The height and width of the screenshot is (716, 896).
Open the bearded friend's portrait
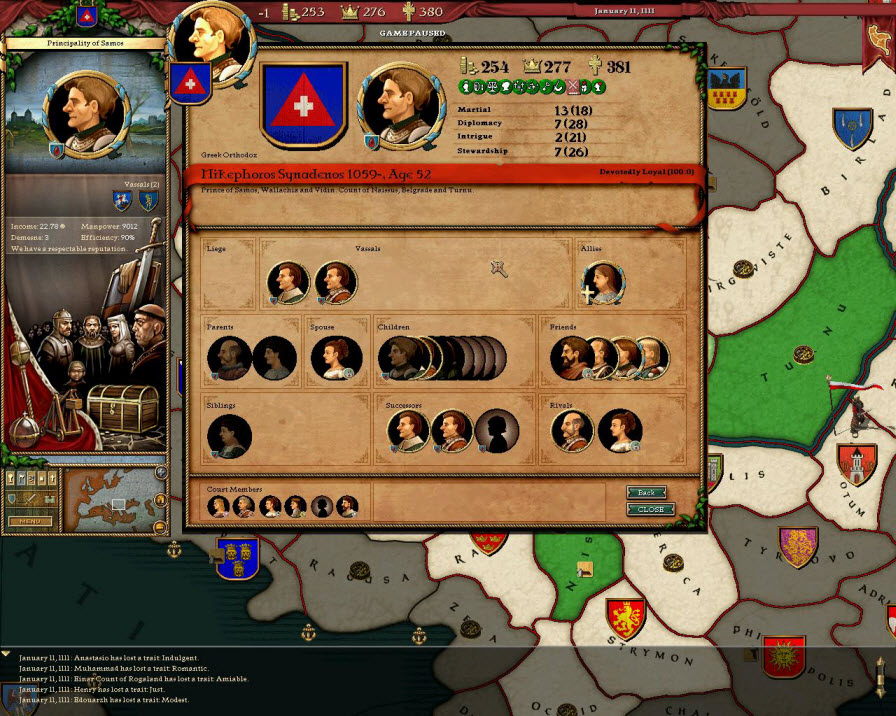tap(571, 358)
